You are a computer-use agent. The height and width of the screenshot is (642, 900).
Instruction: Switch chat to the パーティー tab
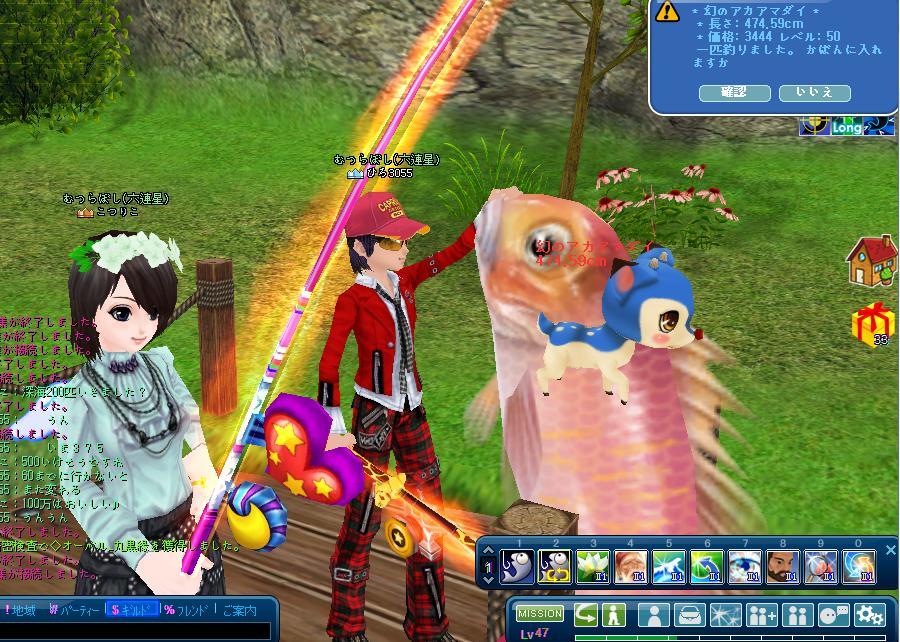[x=73, y=610]
